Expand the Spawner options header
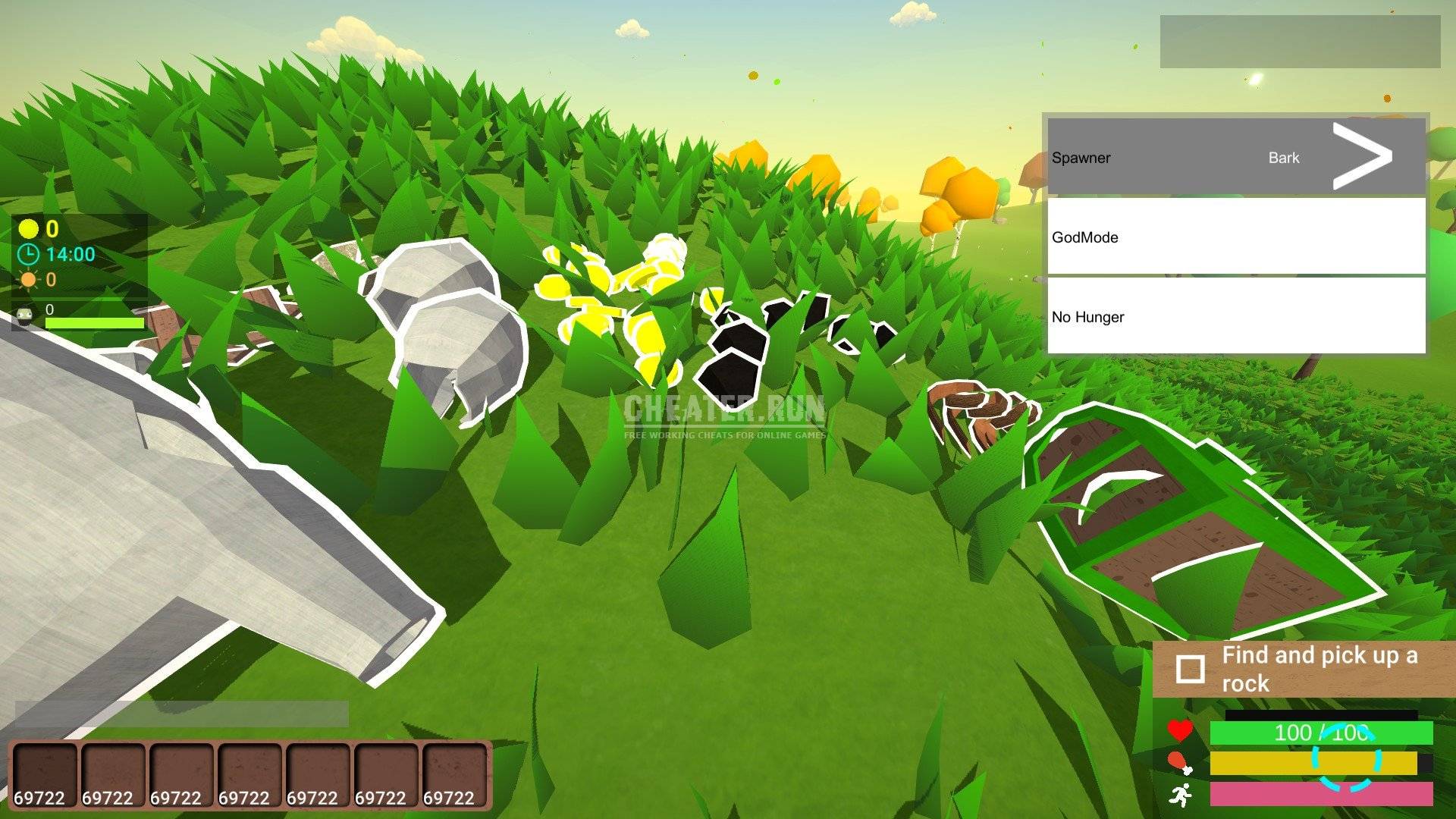This screenshot has width=1456, height=819. 1081,158
